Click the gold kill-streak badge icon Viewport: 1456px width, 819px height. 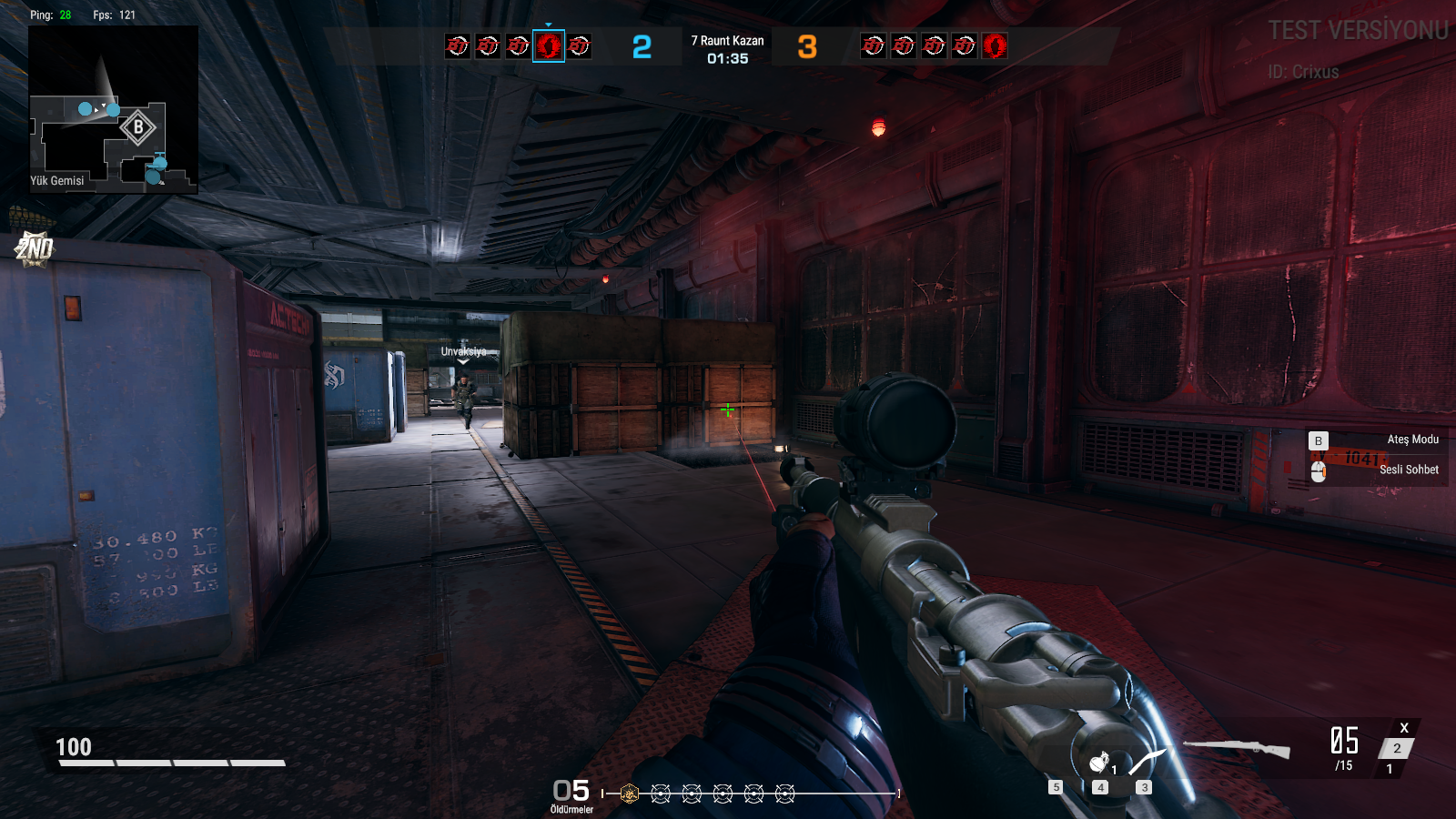[x=629, y=794]
